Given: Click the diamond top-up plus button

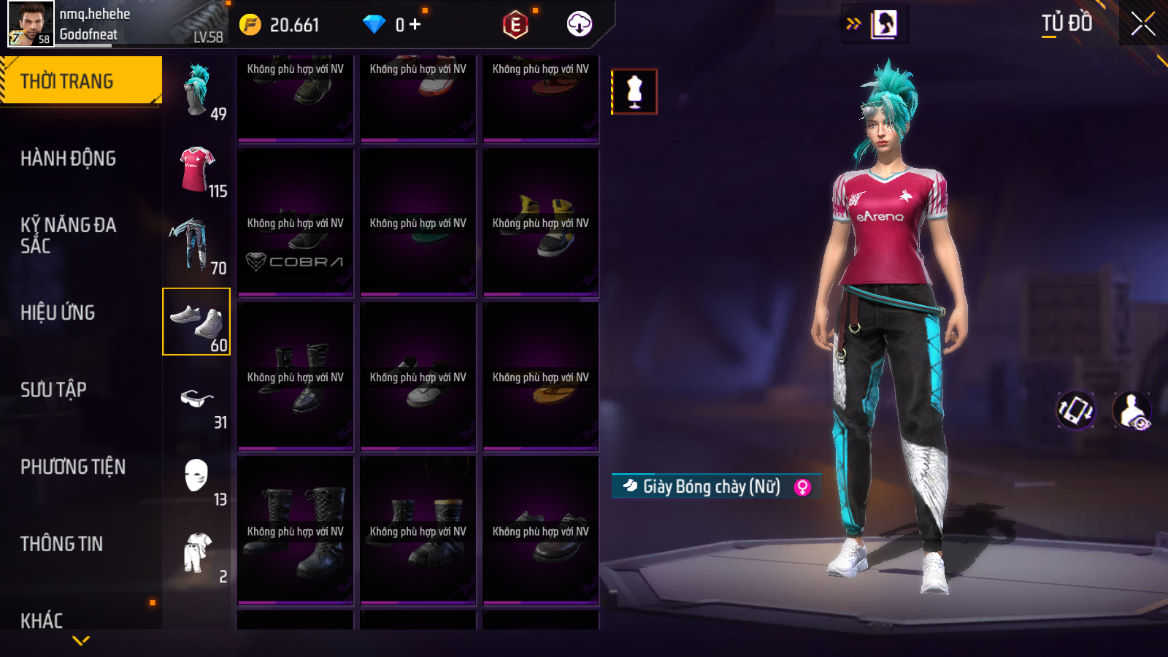Looking at the screenshot, I should pos(415,24).
